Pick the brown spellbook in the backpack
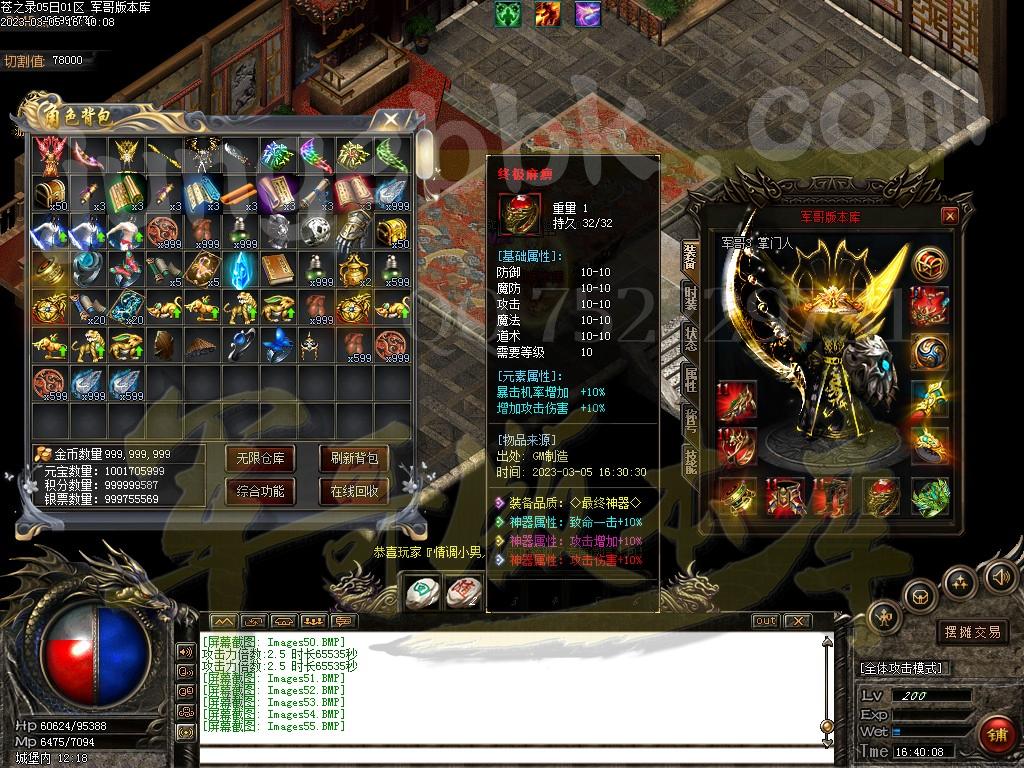The width and height of the screenshot is (1024, 768). tap(277, 269)
